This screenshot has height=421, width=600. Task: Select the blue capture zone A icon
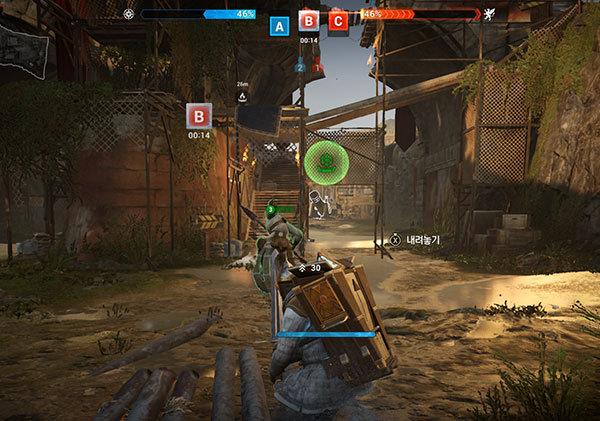point(280,25)
